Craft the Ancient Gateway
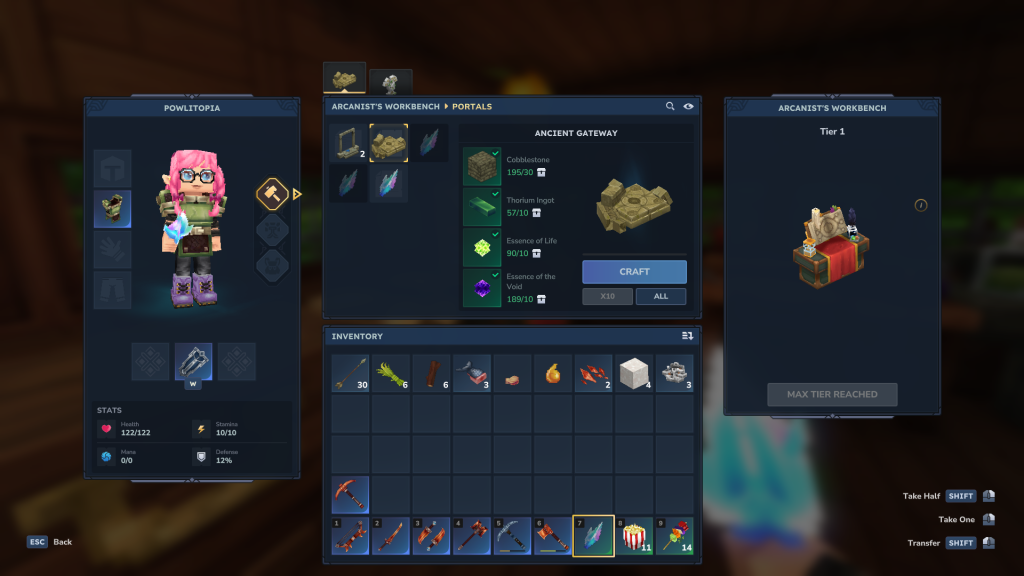Viewport: 1024px width, 576px height. coord(634,272)
